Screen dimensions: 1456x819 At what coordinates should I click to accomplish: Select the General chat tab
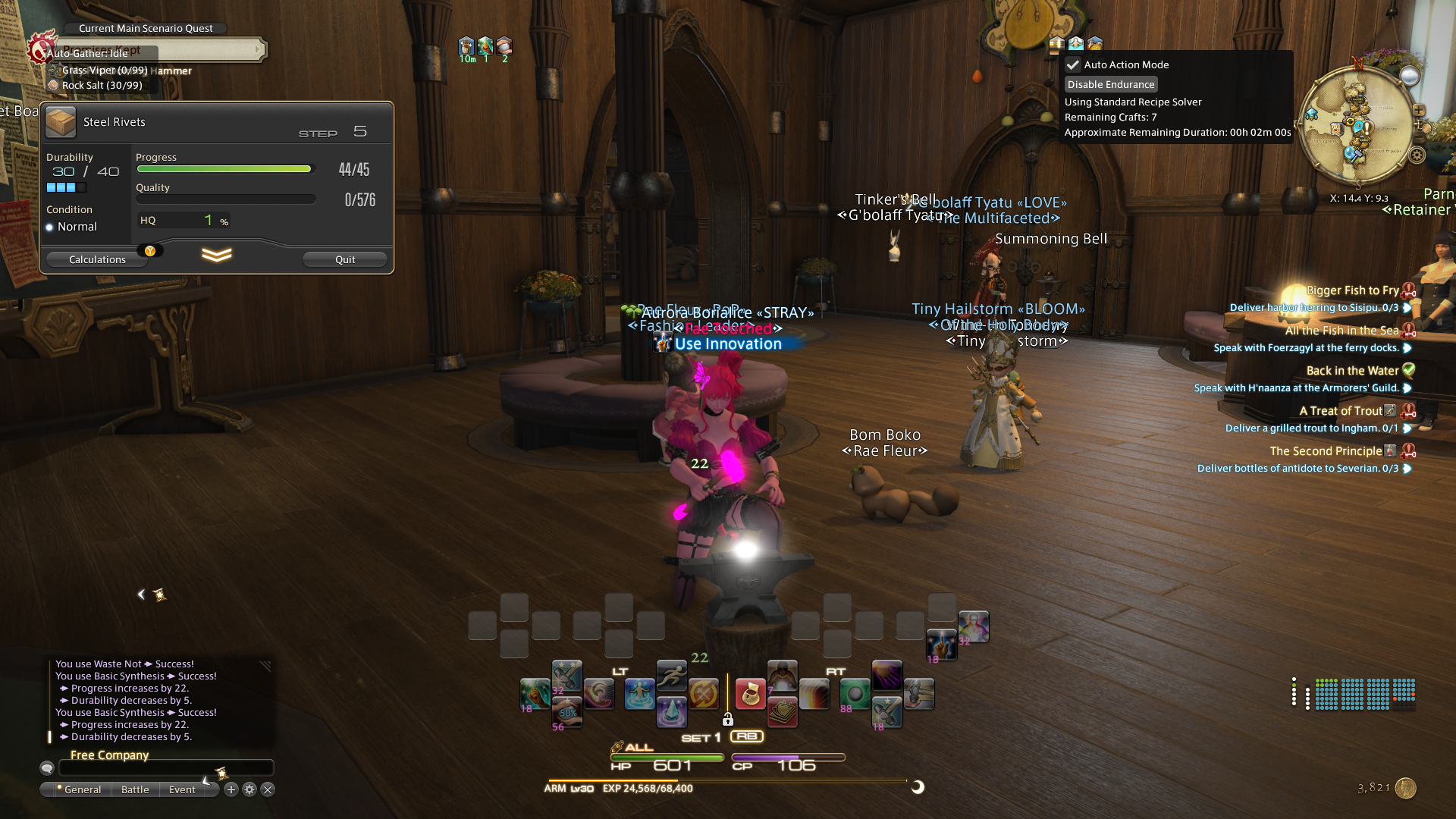pyautogui.click(x=82, y=789)
